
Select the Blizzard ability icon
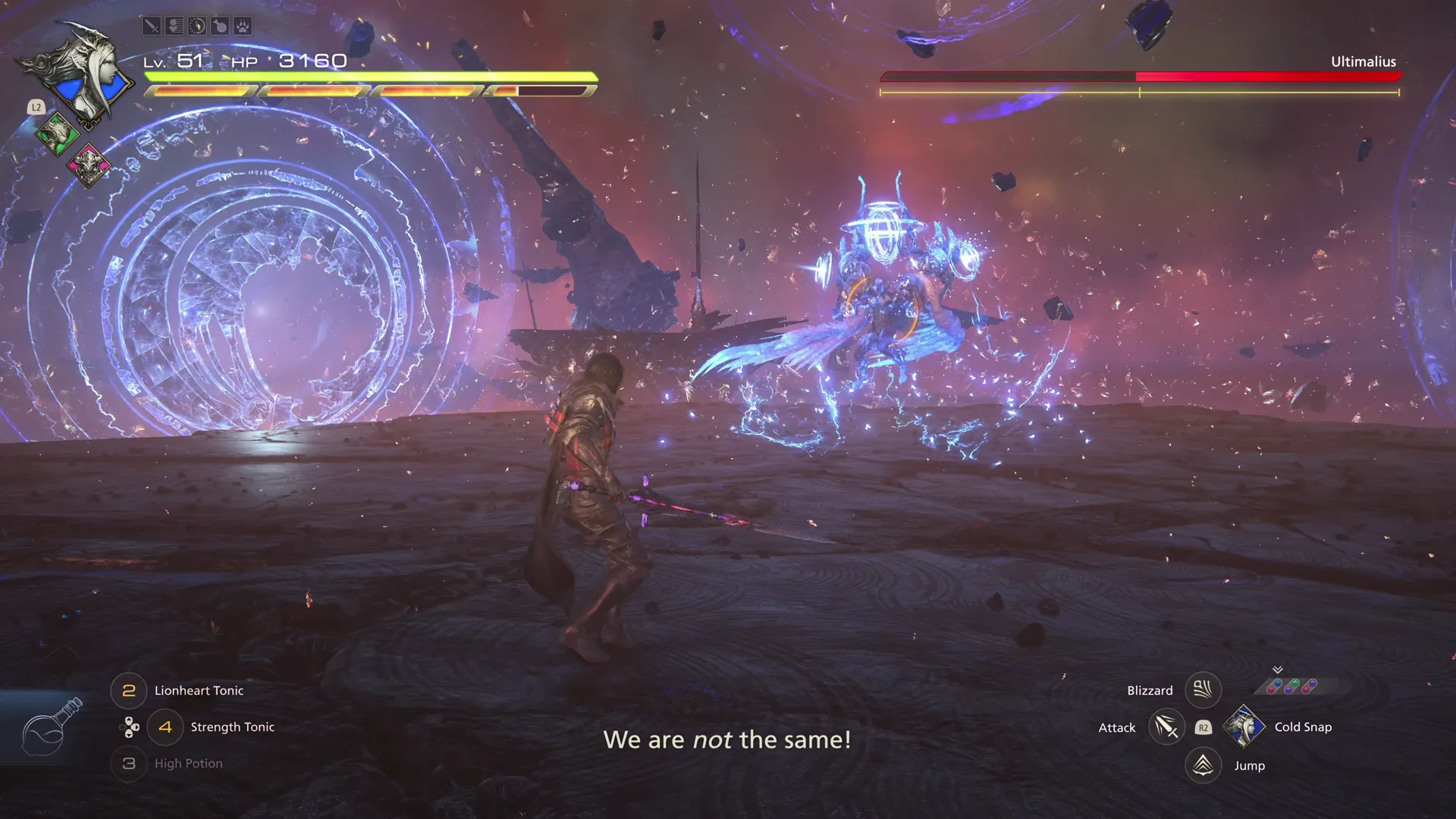point(1203,690)
